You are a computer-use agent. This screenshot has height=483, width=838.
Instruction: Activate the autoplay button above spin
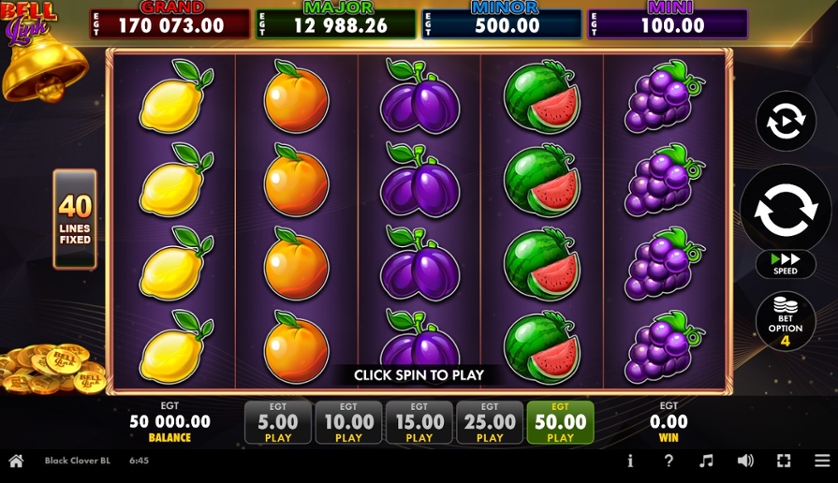785,122
